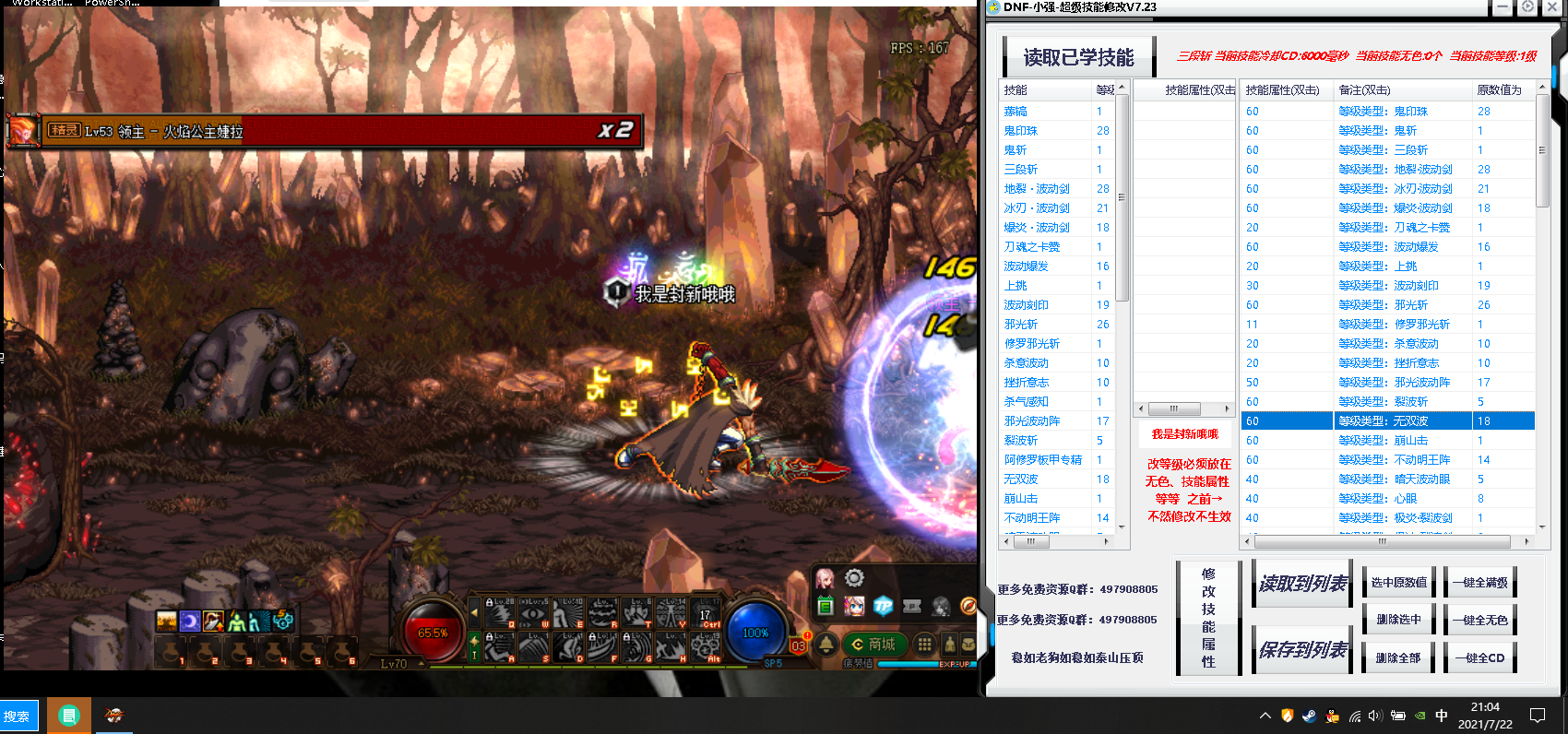Open the green event calendar icon
The image size is (1568, 734).
tap(826, 605)
